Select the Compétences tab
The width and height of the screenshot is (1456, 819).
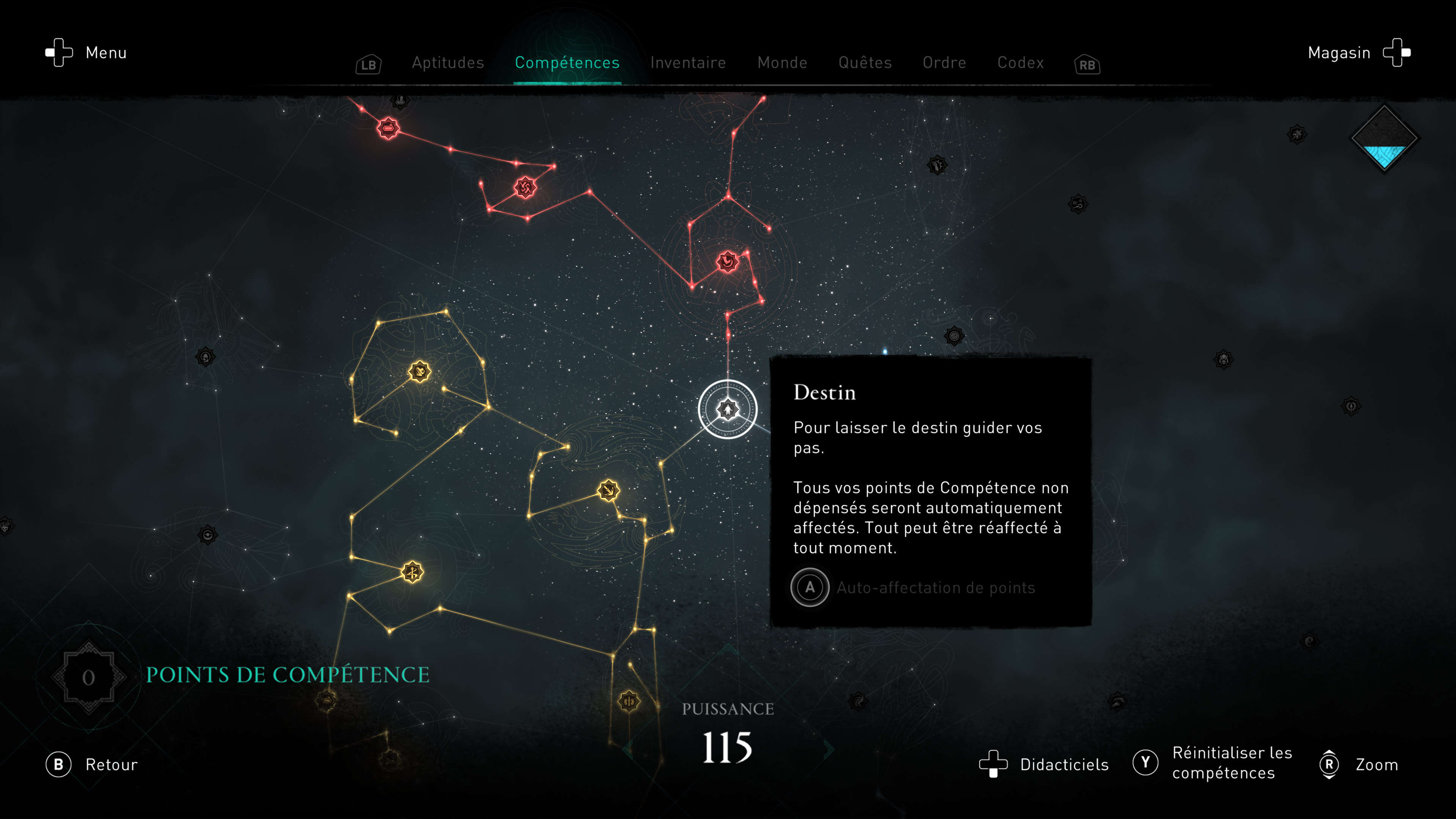[x=567, y=62]
